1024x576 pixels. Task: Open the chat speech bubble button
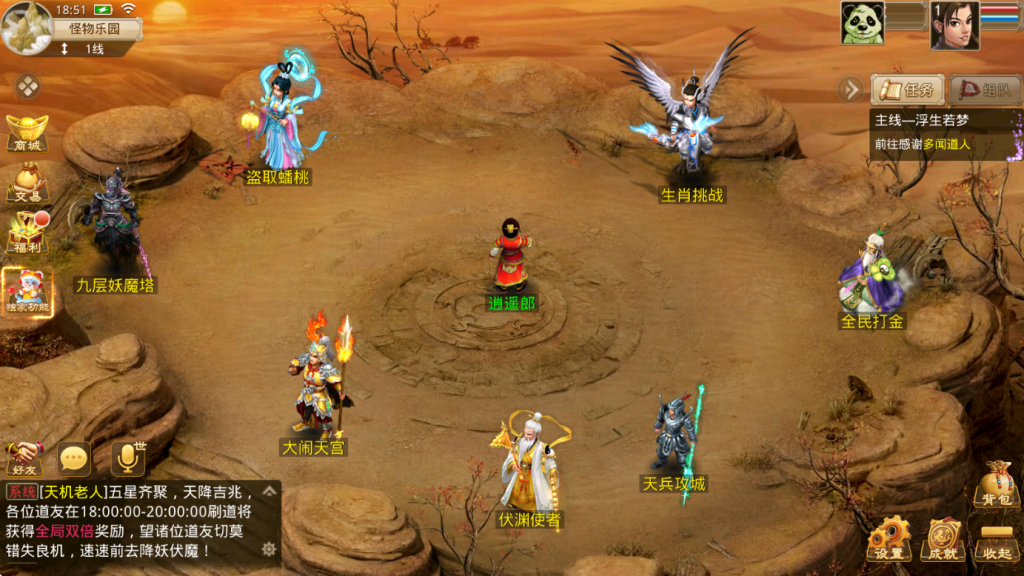coord(74,459)
